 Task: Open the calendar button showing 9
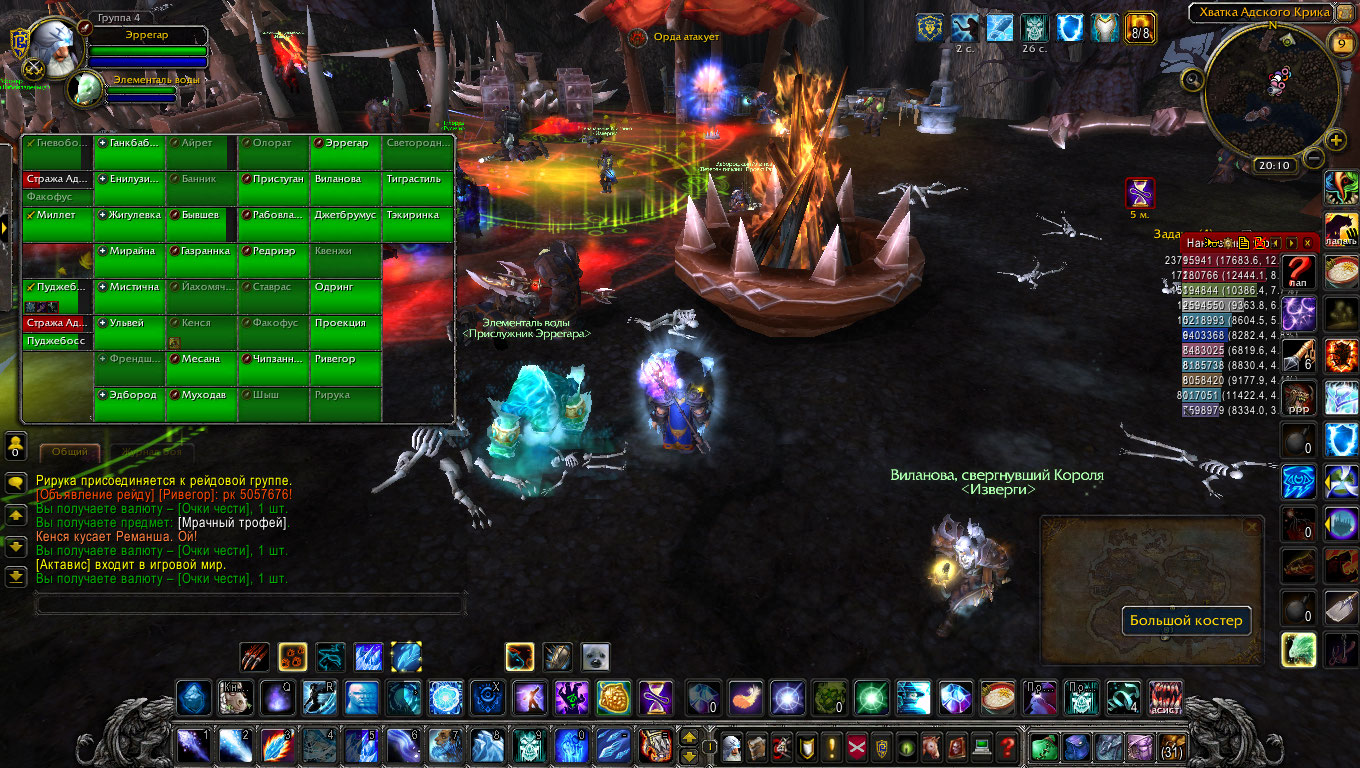pos(1341,43)
